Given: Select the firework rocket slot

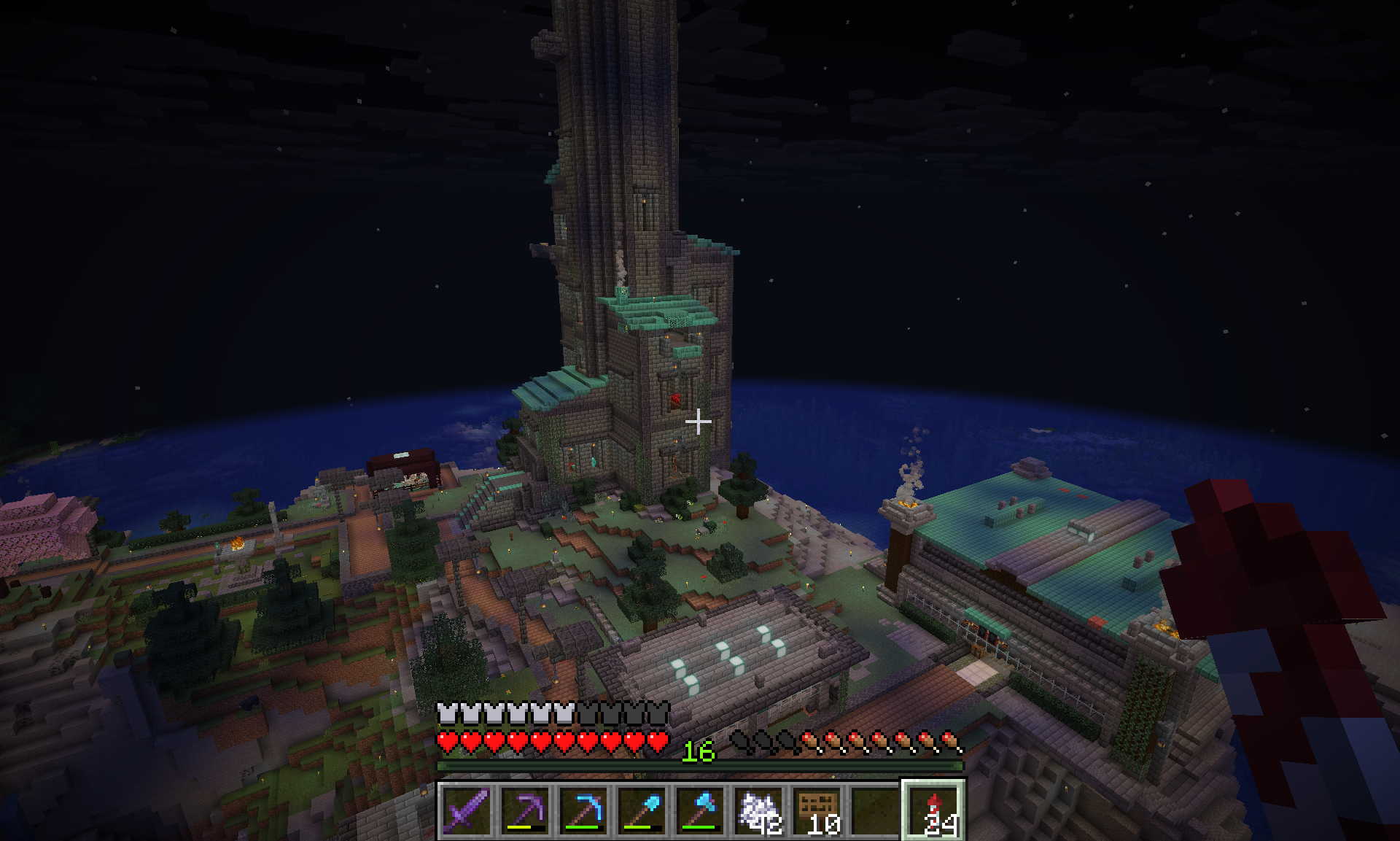Looking at the screenshot, I should coord(933,809).
